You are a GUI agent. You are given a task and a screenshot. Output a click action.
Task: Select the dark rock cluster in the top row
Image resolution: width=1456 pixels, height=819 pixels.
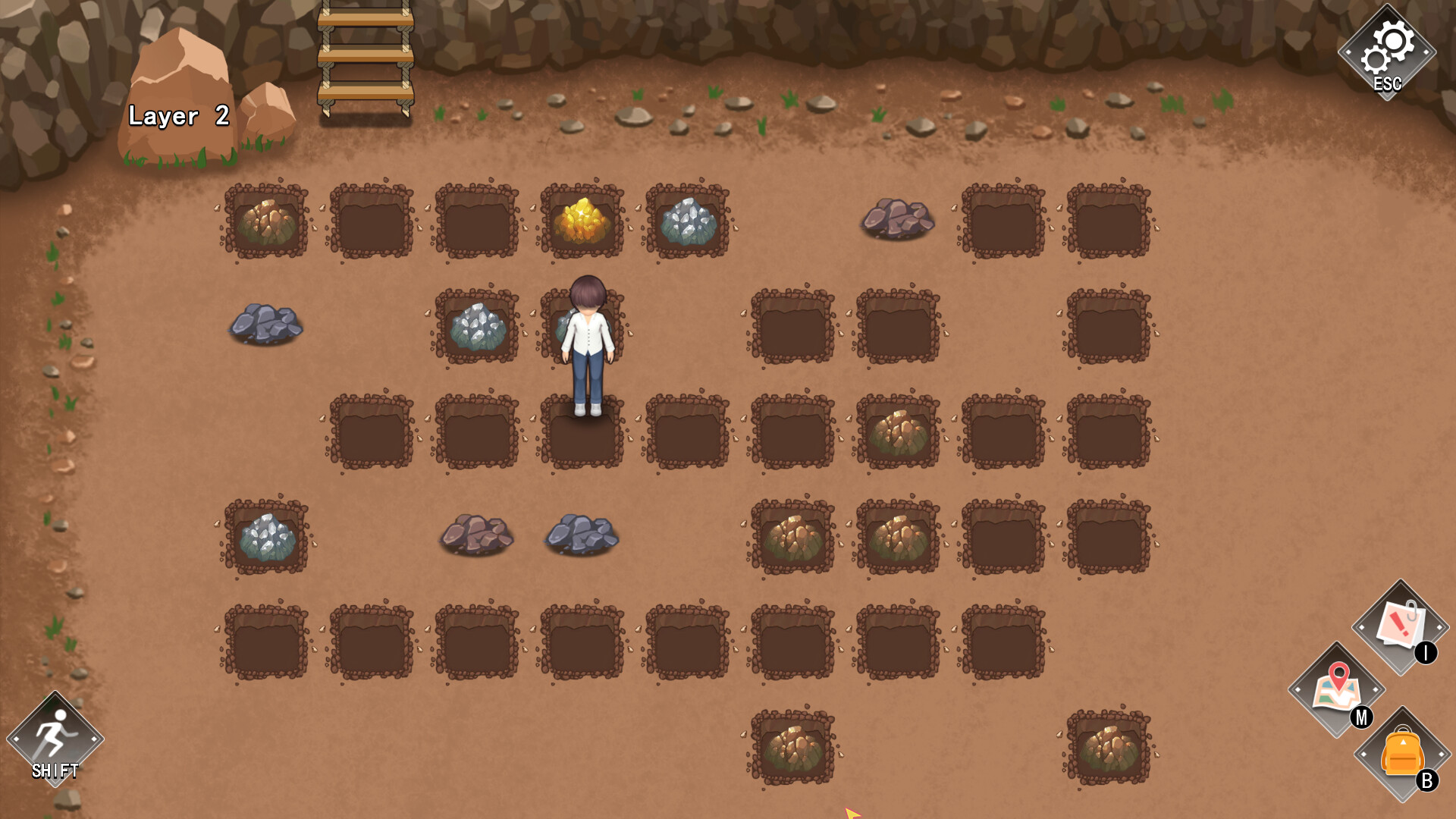coord(899,218)
